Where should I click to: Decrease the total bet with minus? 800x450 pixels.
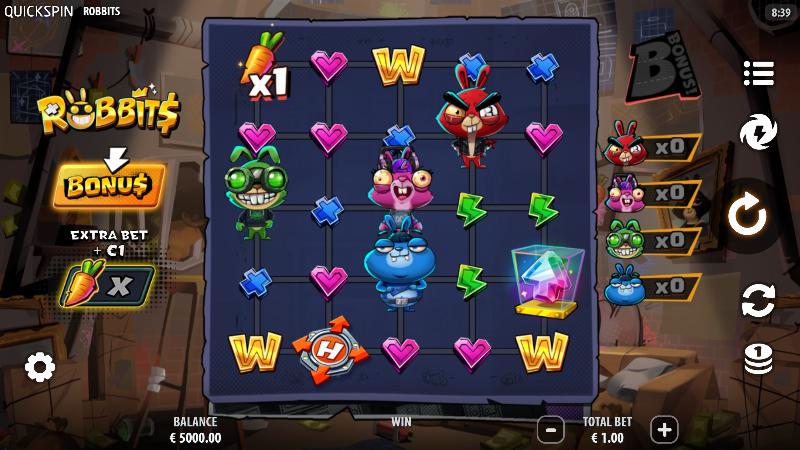click(x=551, y=430)
